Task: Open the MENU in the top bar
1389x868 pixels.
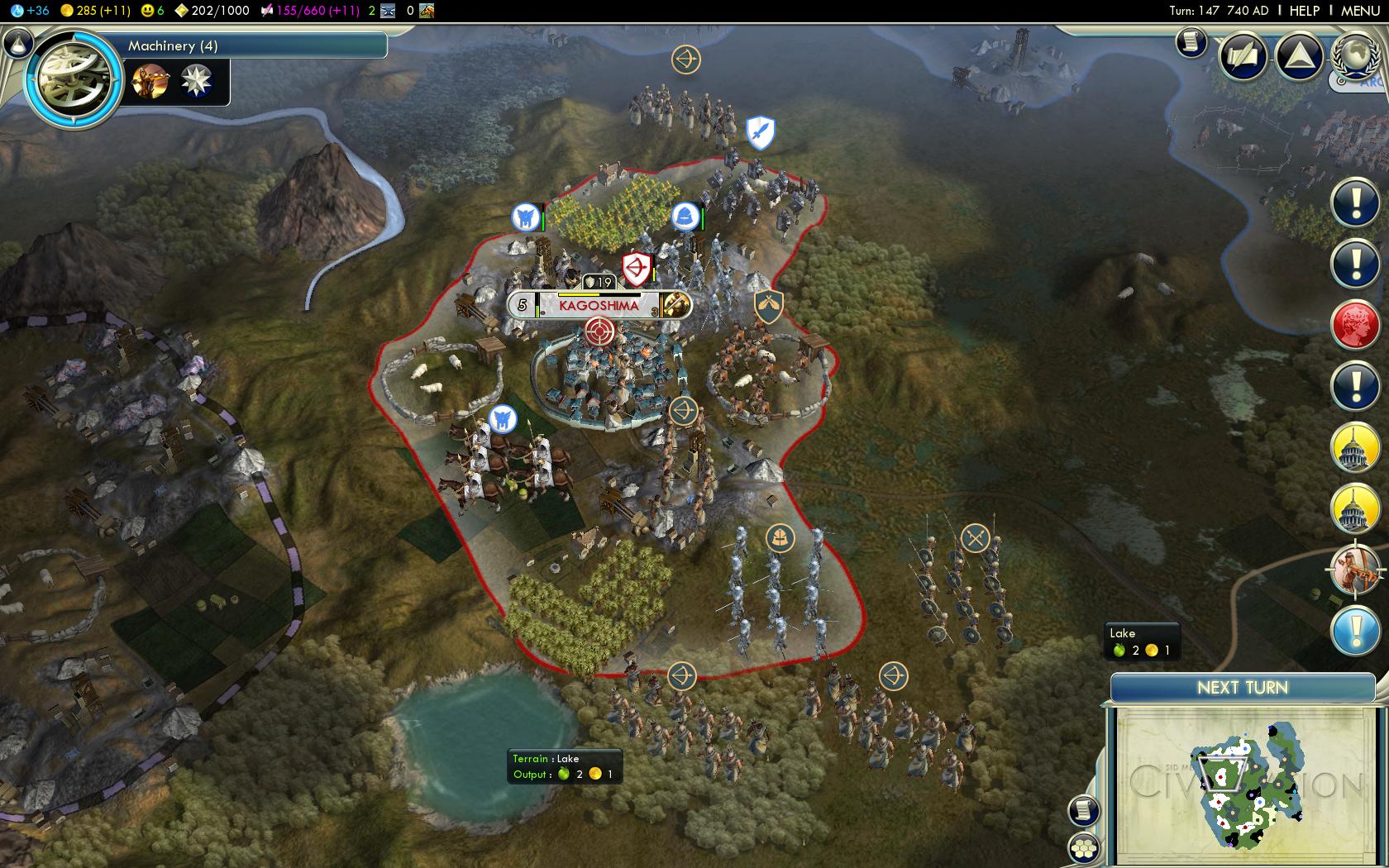Action: click(1360, 11)
